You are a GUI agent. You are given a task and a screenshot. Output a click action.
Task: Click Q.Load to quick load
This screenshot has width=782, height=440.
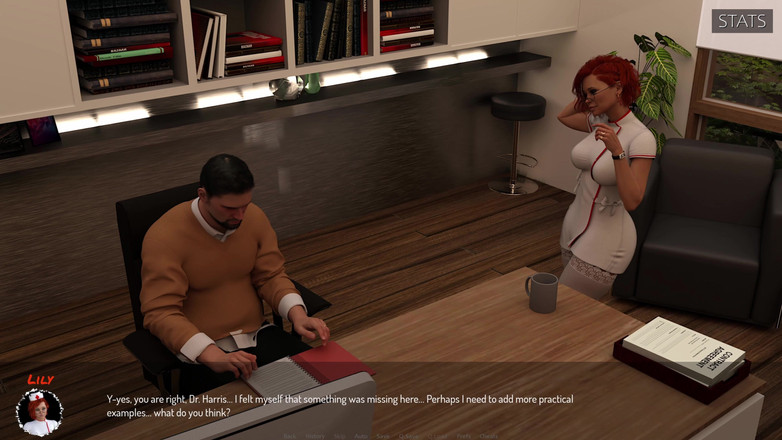coord(437,436)
